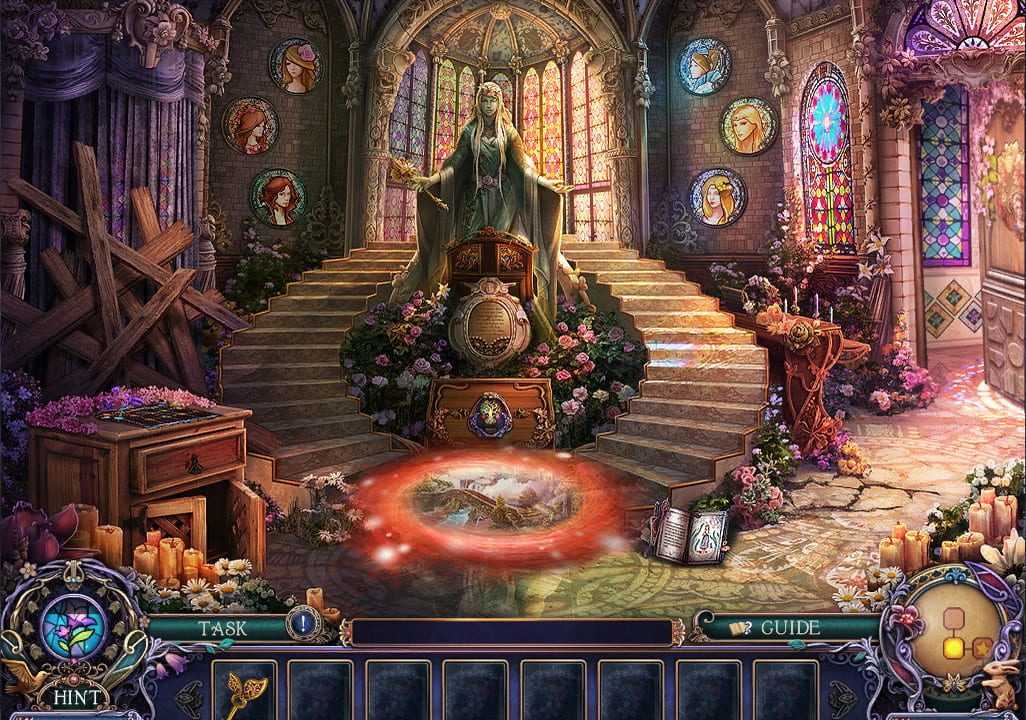Open the Task panel
This screenshot has width=1026, height=720.
(222, 628)
